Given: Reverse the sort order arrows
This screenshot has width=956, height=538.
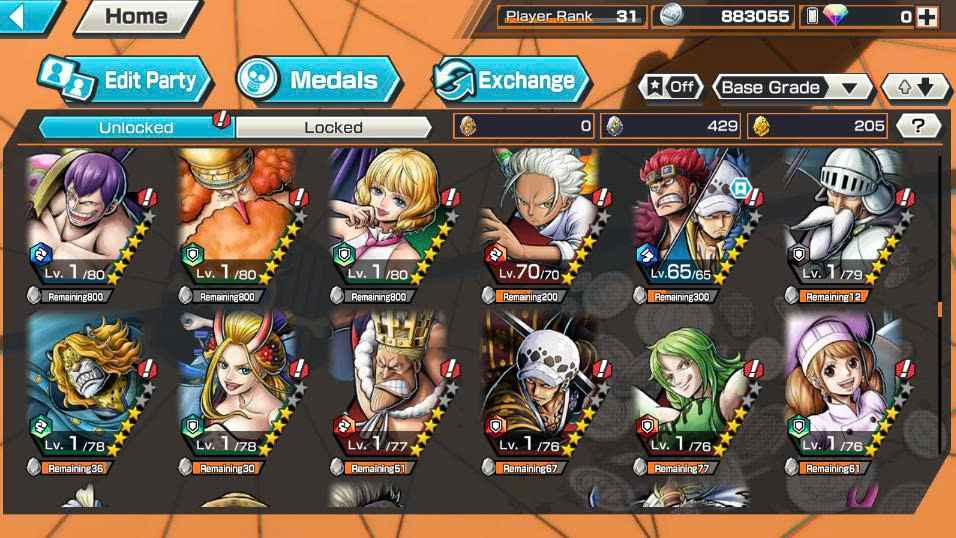Looking at the screenshot, I should point(915,87).
